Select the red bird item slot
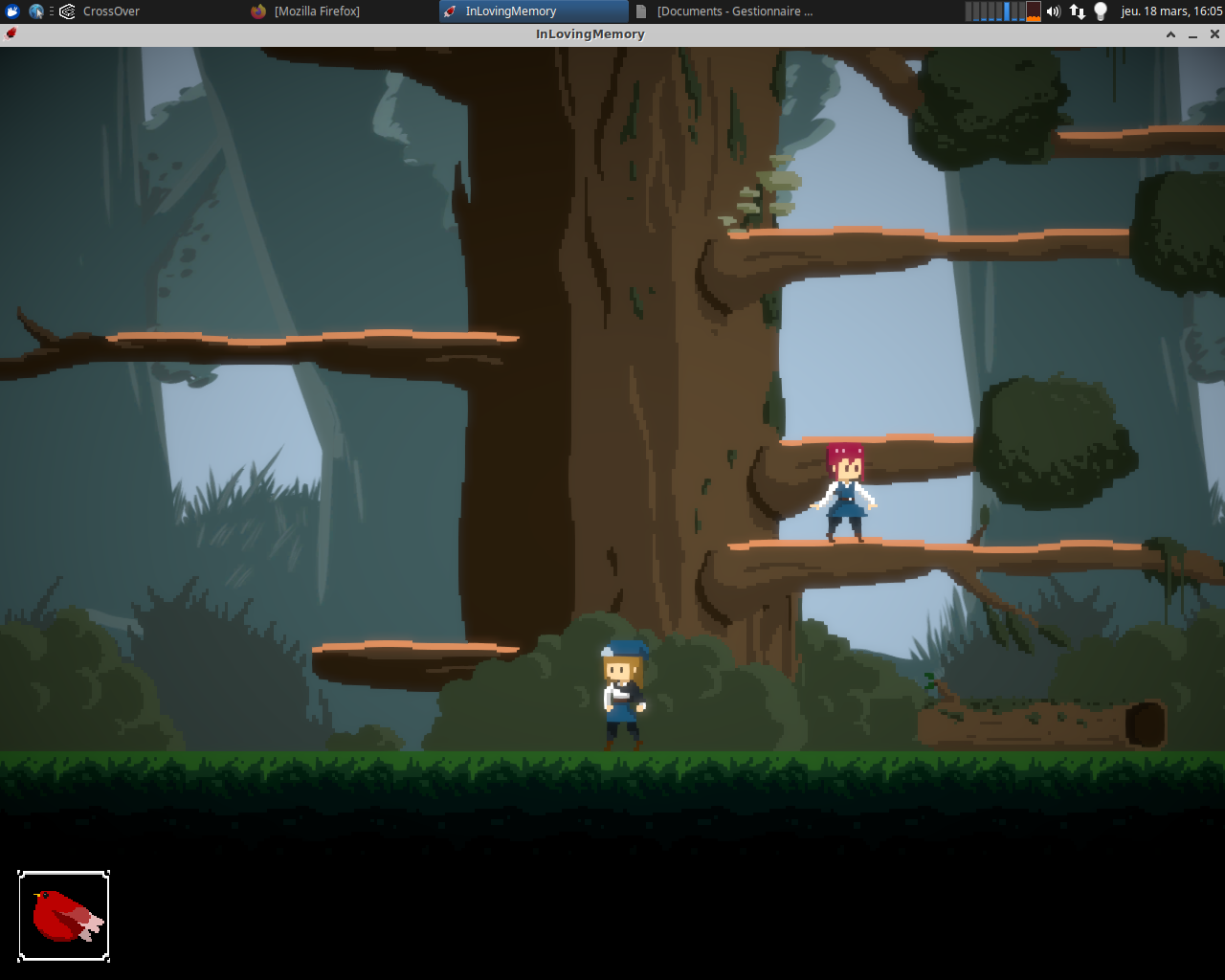 pyautogui.click(x=64, y=916)
